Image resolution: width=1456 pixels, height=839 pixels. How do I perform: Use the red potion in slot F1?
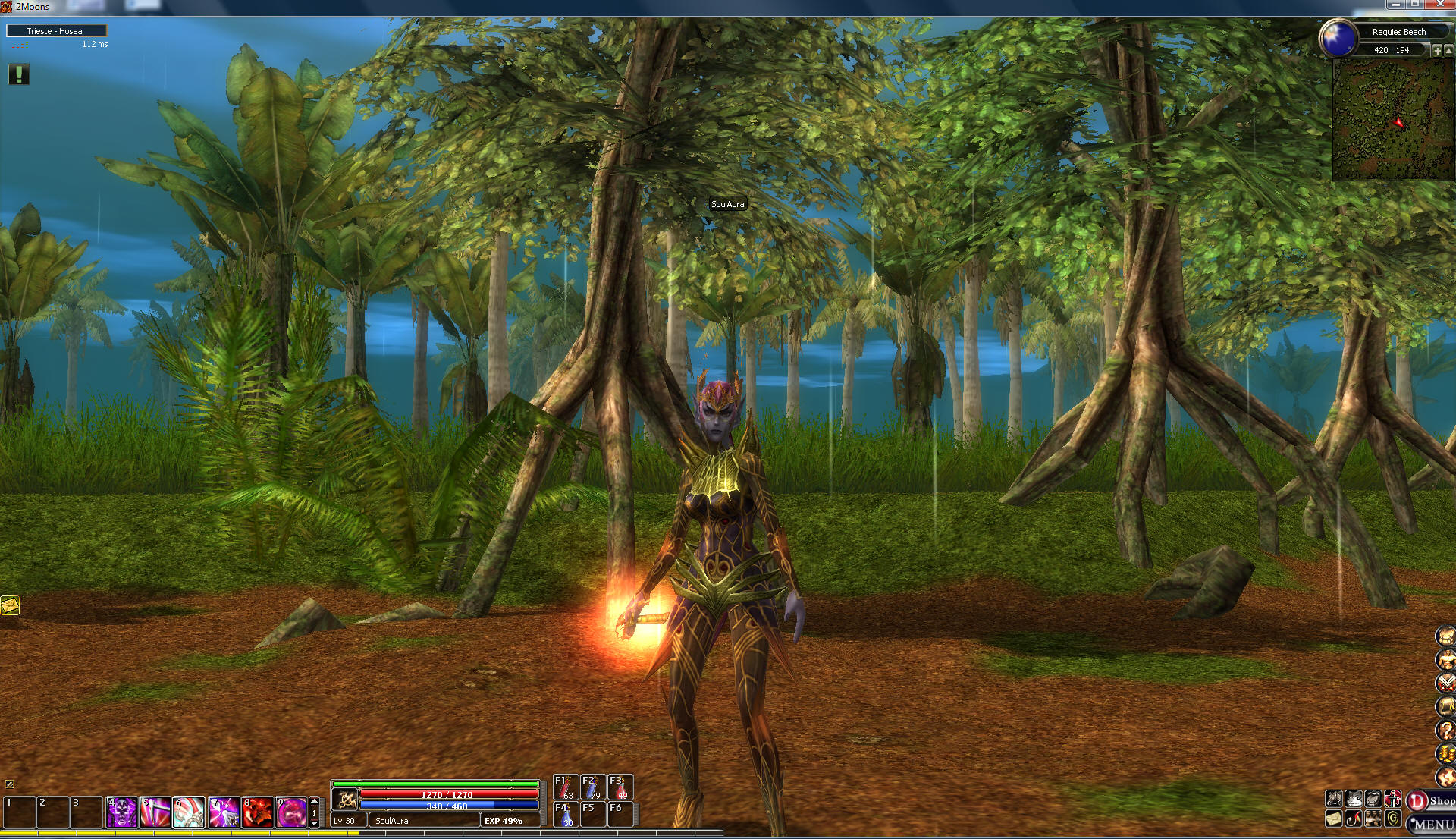[565, 787]
